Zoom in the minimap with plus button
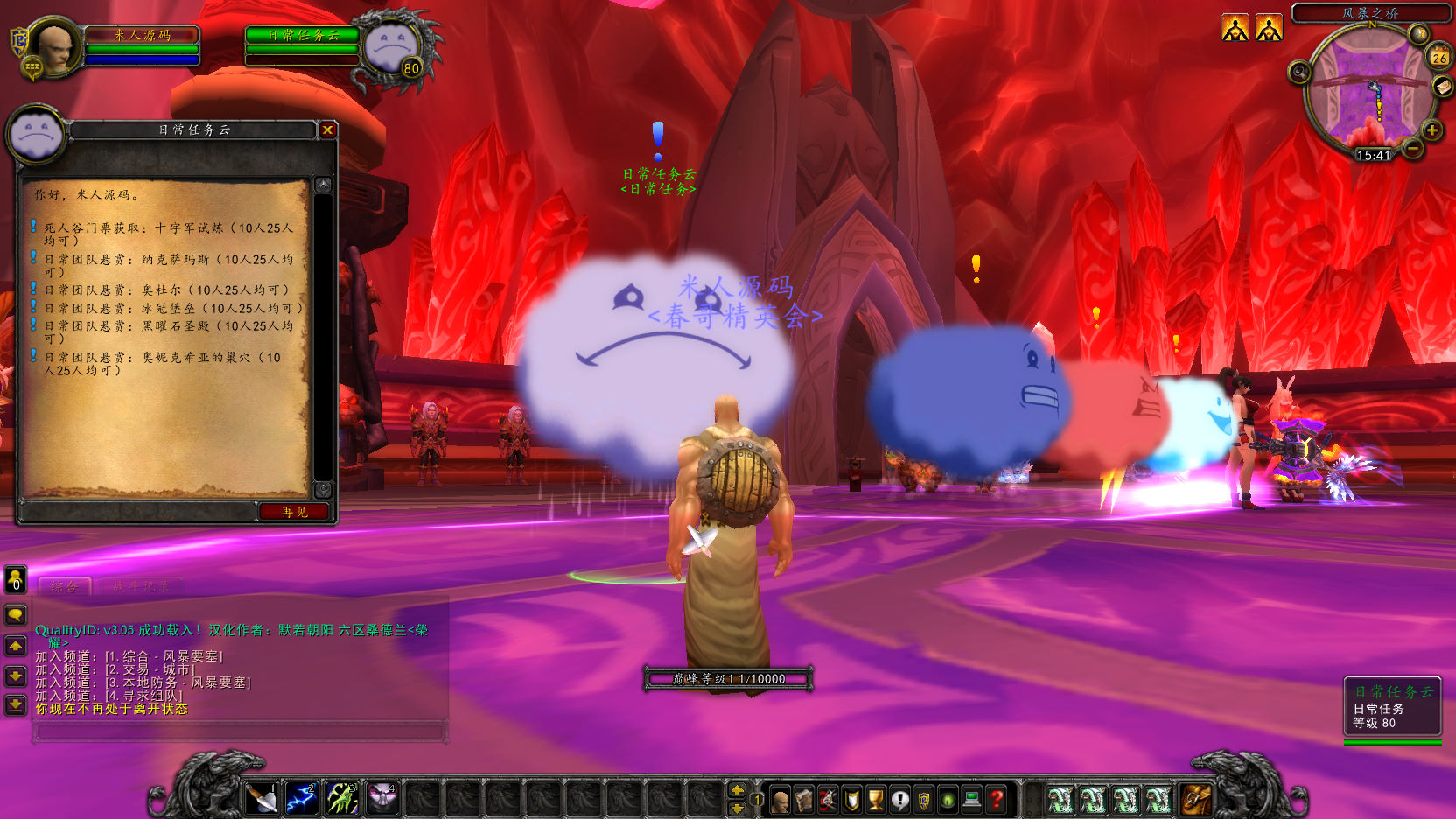 coord(1432,130)
